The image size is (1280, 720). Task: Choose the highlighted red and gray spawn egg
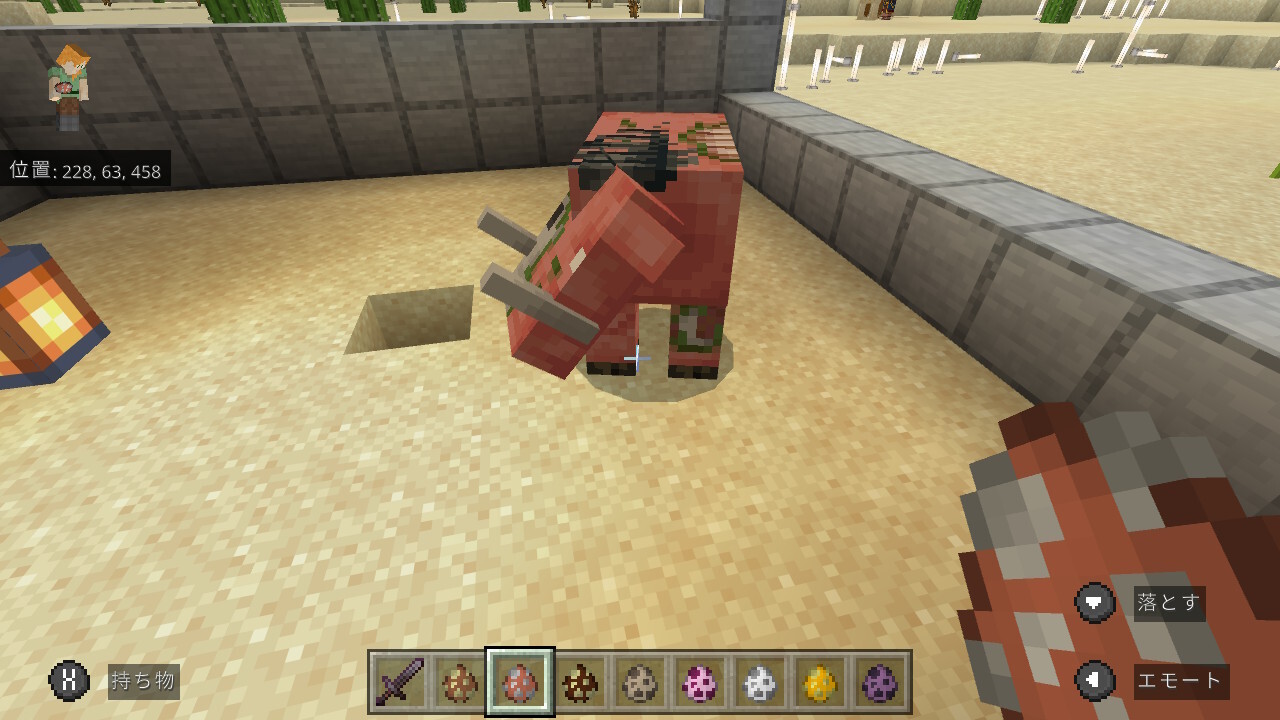coord(520,682)
